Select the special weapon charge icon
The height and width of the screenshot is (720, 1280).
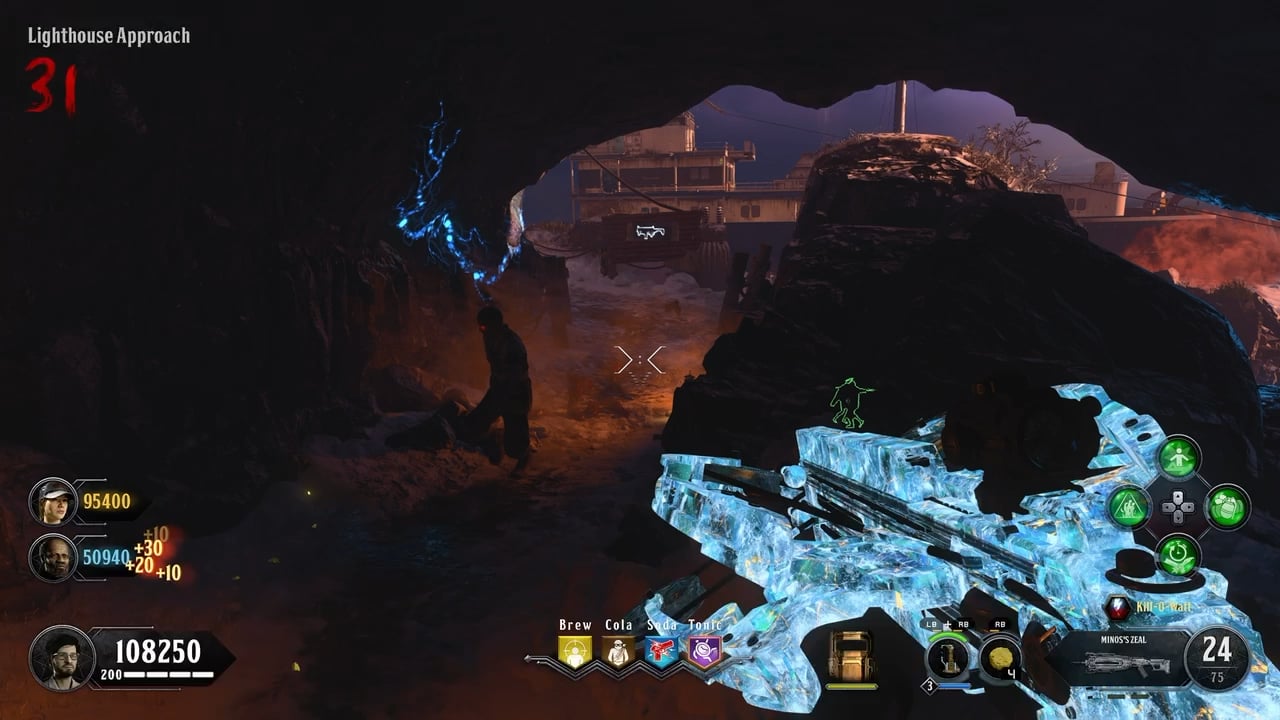tap(946, 659)
